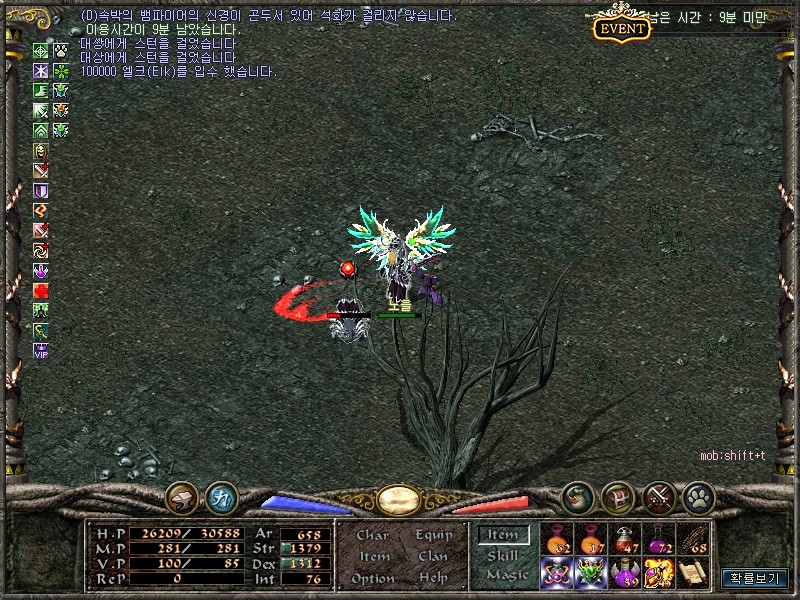Image resolution: width=800 pixels, height=600 pixels.
Task: Click the green serpent round button
Action: [x=577, y=497]
